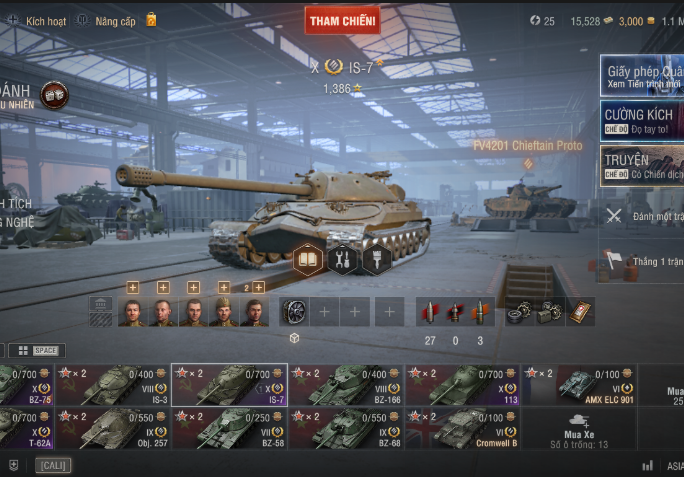684x477 pixels.
Task: Select the equipped tracks equipment slot
Action: (x=294, y=312)
